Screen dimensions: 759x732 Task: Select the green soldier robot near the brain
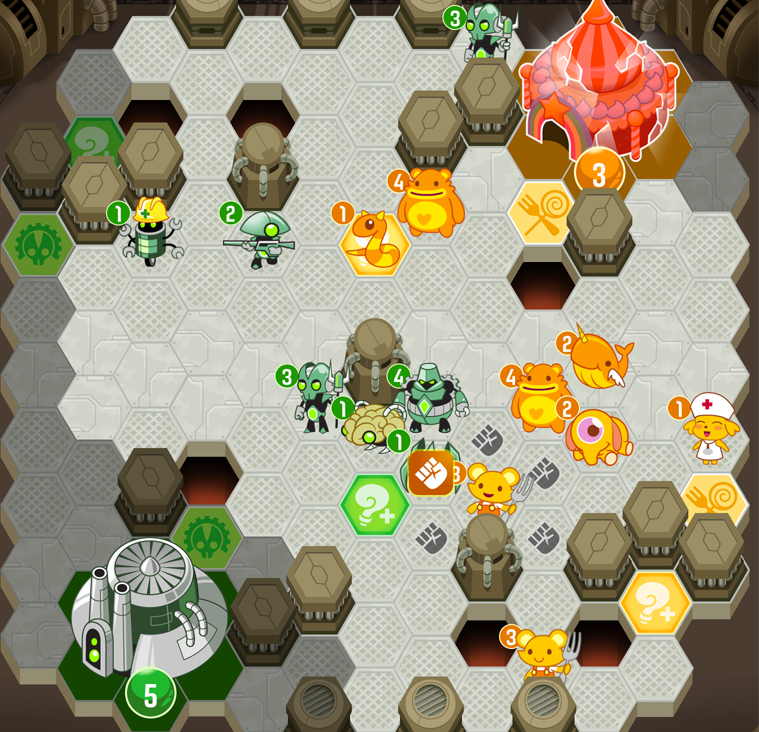pos(317,396)
